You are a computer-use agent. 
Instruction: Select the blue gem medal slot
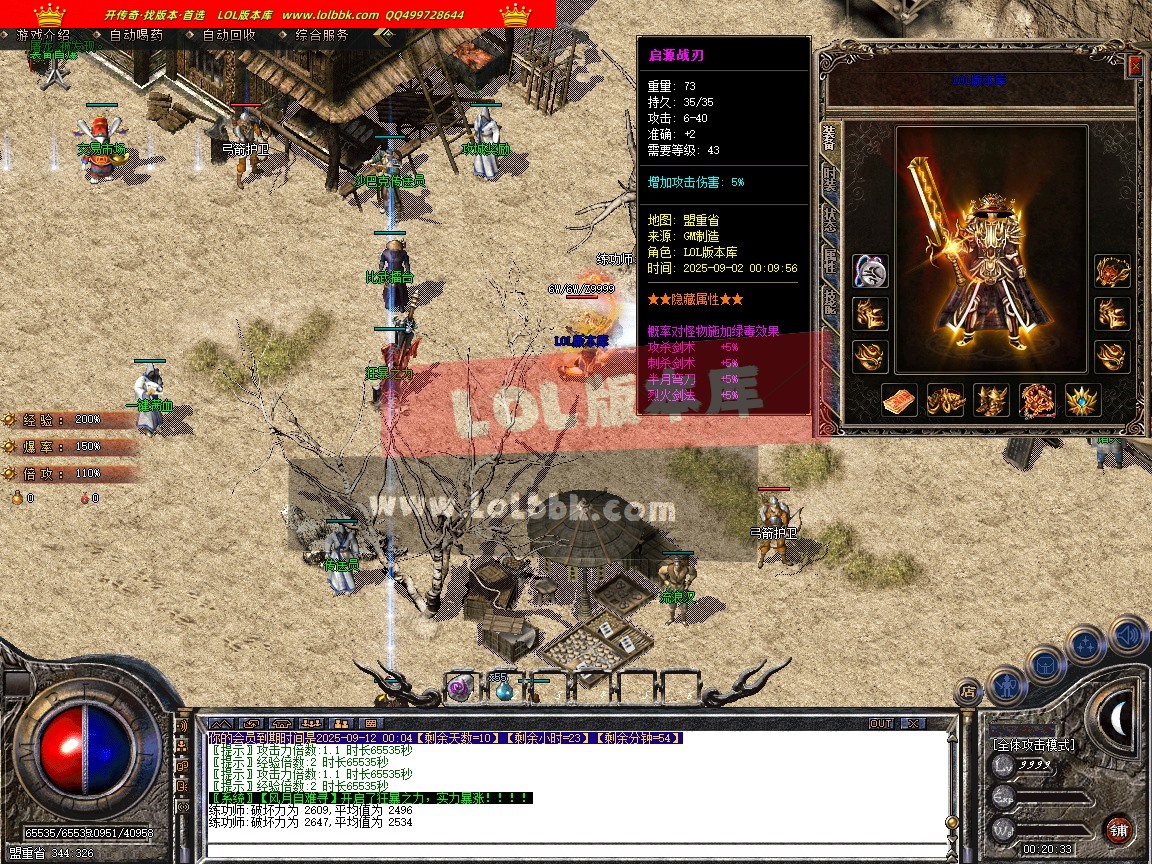pyautogui.click(x=1082, y=400)
